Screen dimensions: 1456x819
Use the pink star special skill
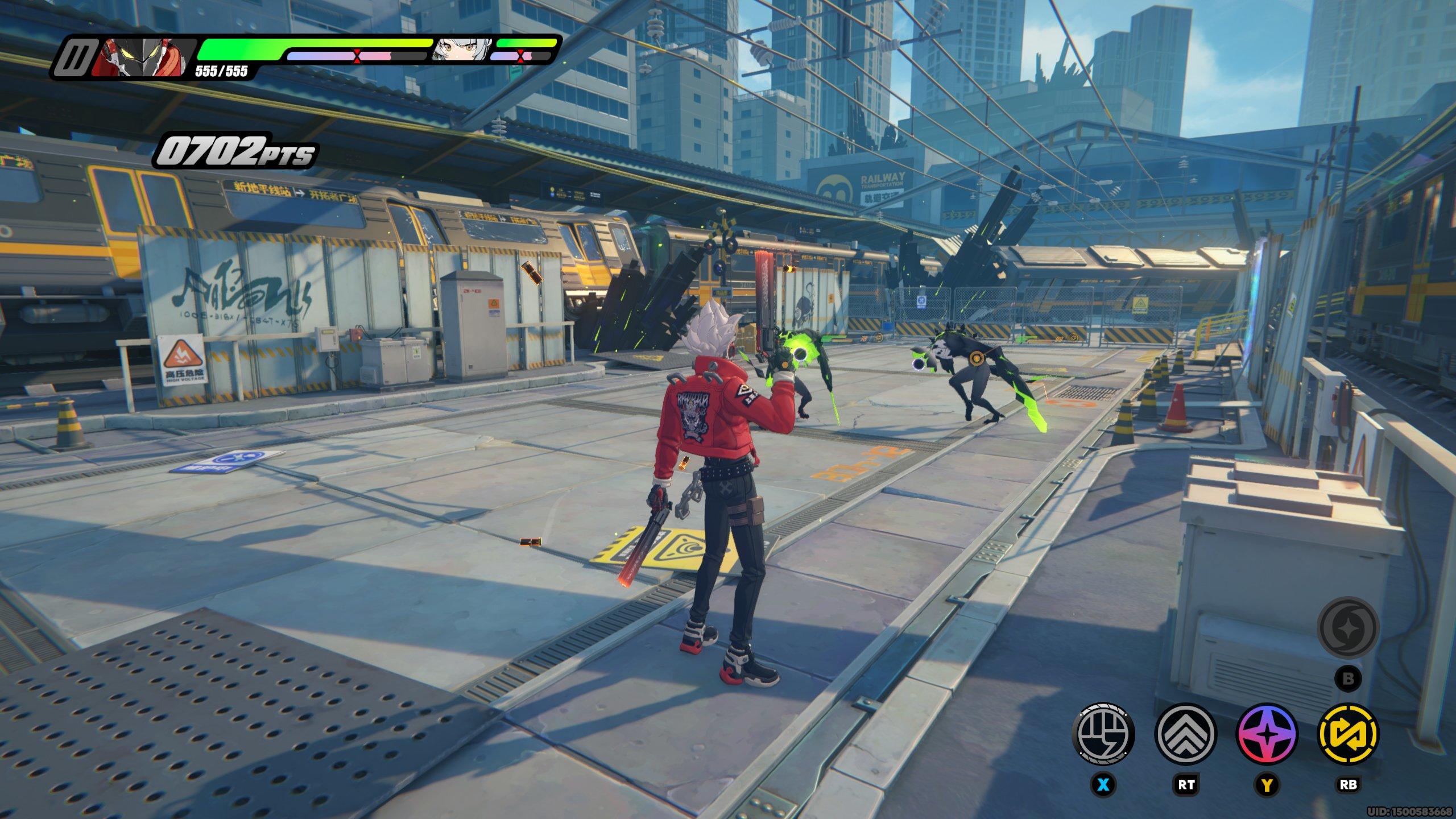point(1267,734)
